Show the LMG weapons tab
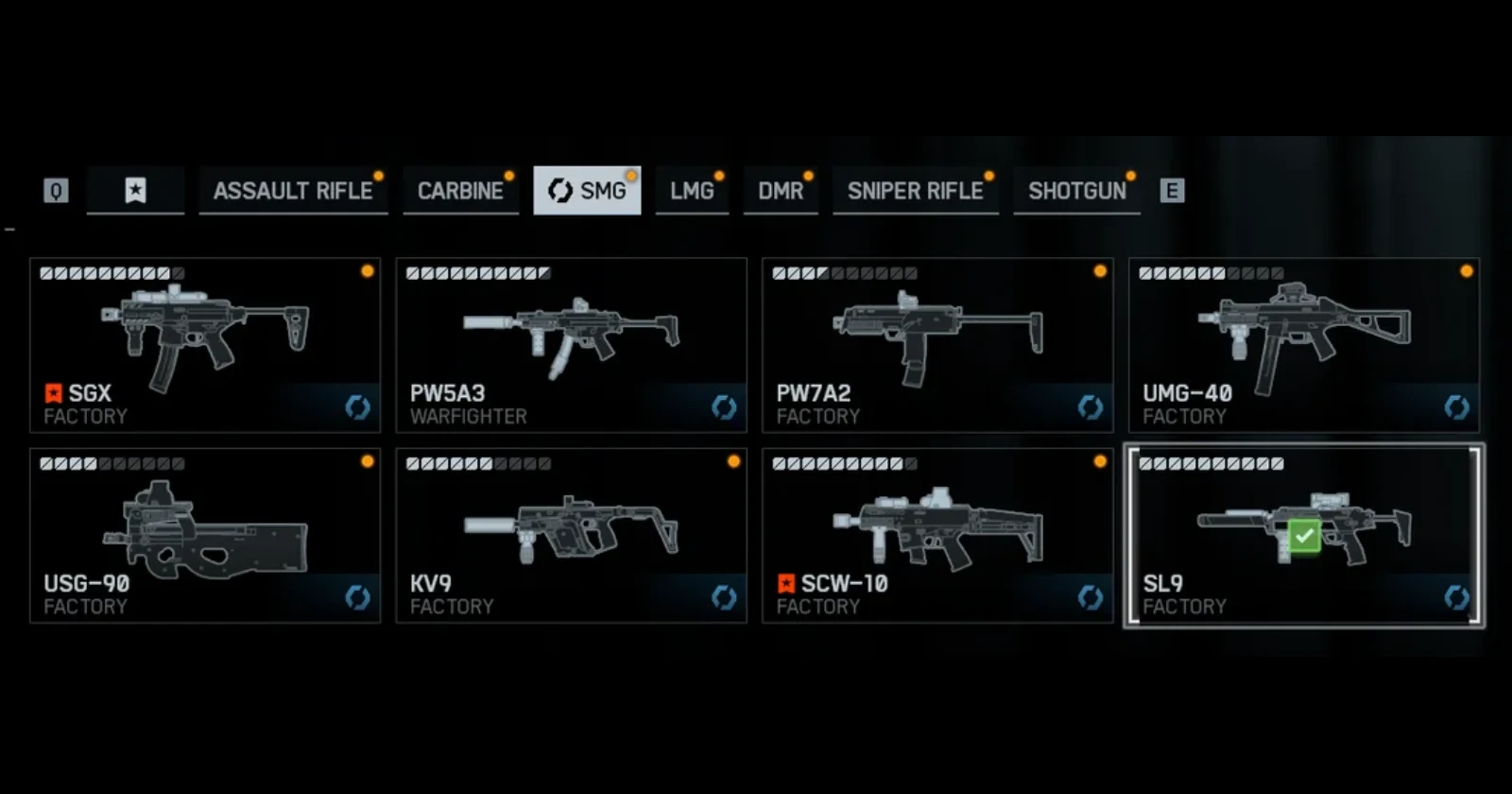The height and width of the screenshot is (794, 1512). 692,191
